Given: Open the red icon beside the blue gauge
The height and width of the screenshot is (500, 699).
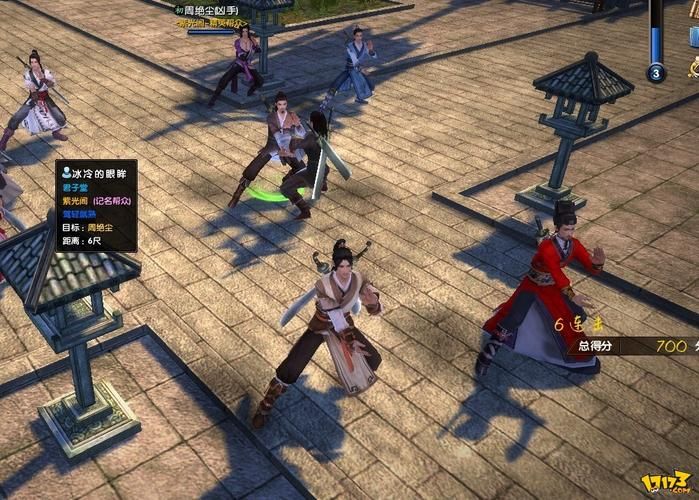Looking at the screenshot, I should (x=692, y=68).
